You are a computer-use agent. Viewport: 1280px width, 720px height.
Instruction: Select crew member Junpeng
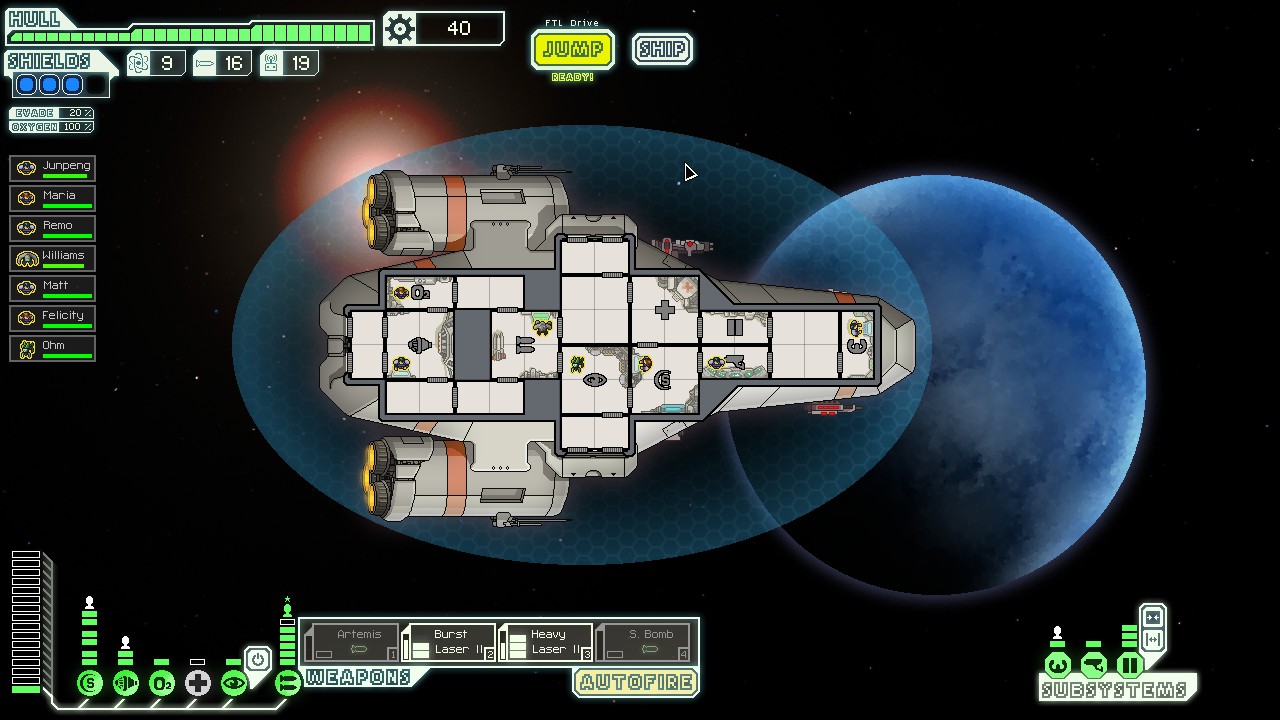pos(53,168)
